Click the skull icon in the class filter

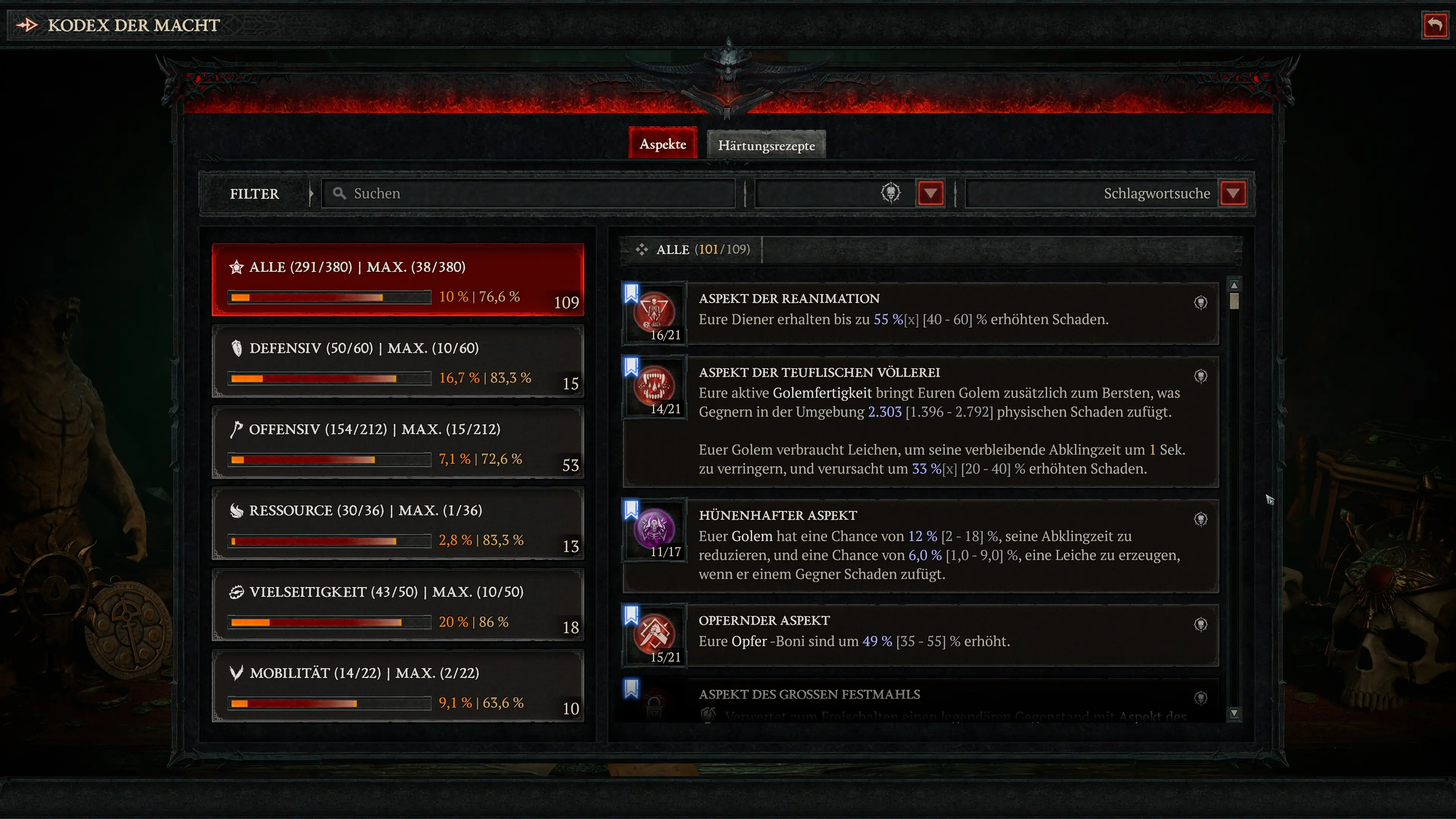tap(891, 193)
